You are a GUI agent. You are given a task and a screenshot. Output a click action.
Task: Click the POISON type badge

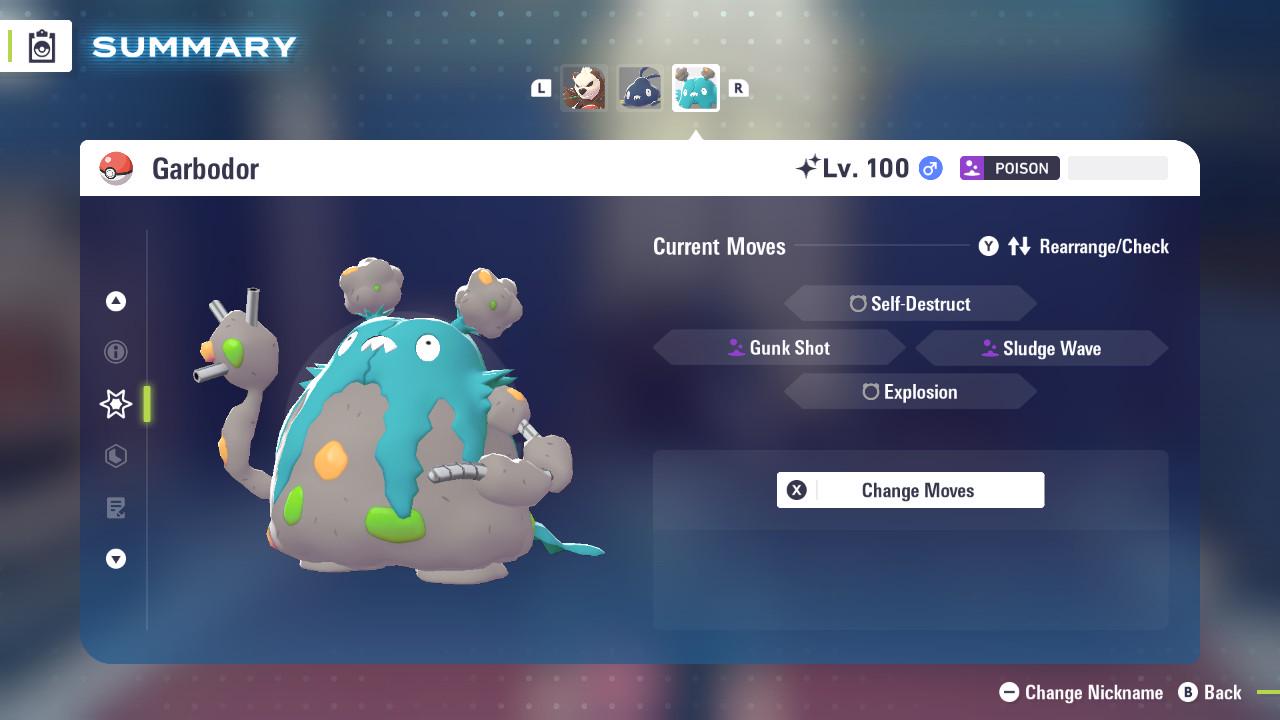[1009, 168]
